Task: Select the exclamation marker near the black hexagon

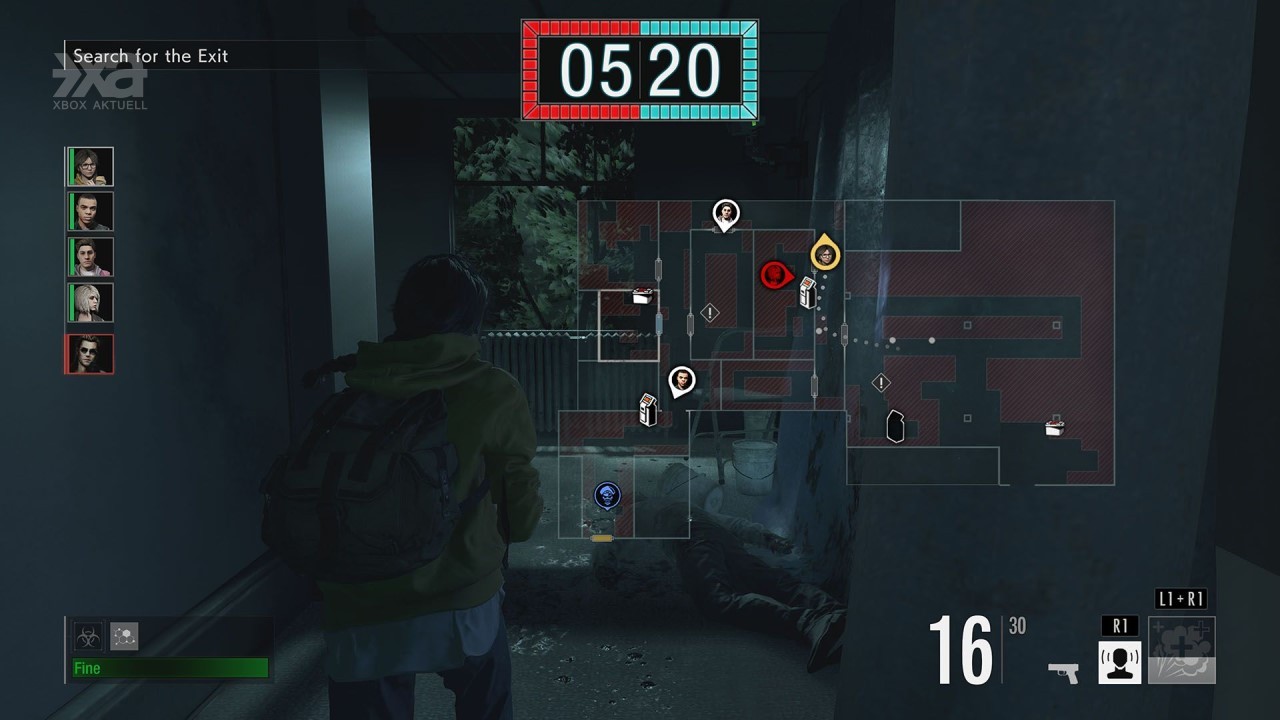Action: (x=881, y=383)
